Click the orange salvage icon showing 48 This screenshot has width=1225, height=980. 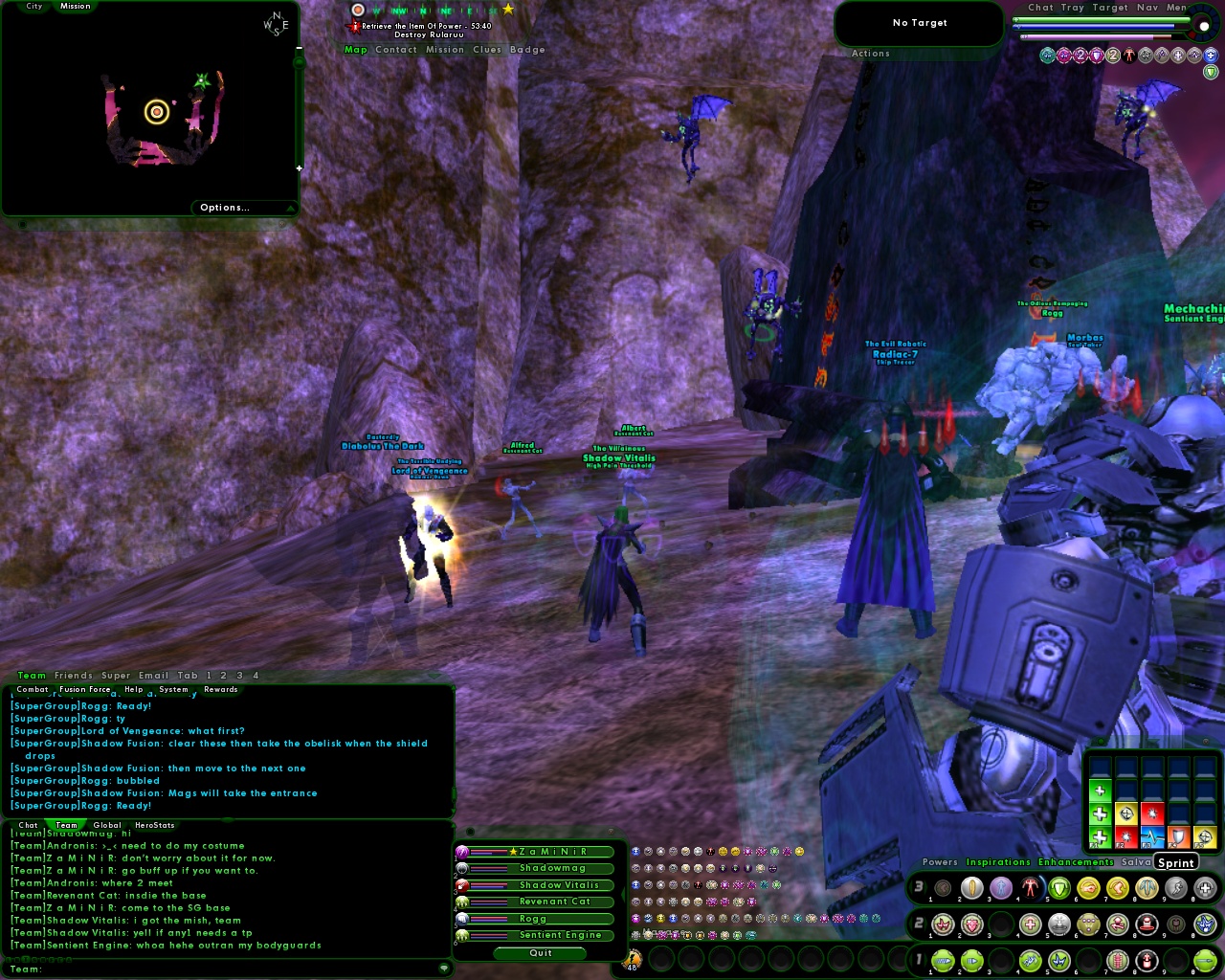click(x=632, y=957)
